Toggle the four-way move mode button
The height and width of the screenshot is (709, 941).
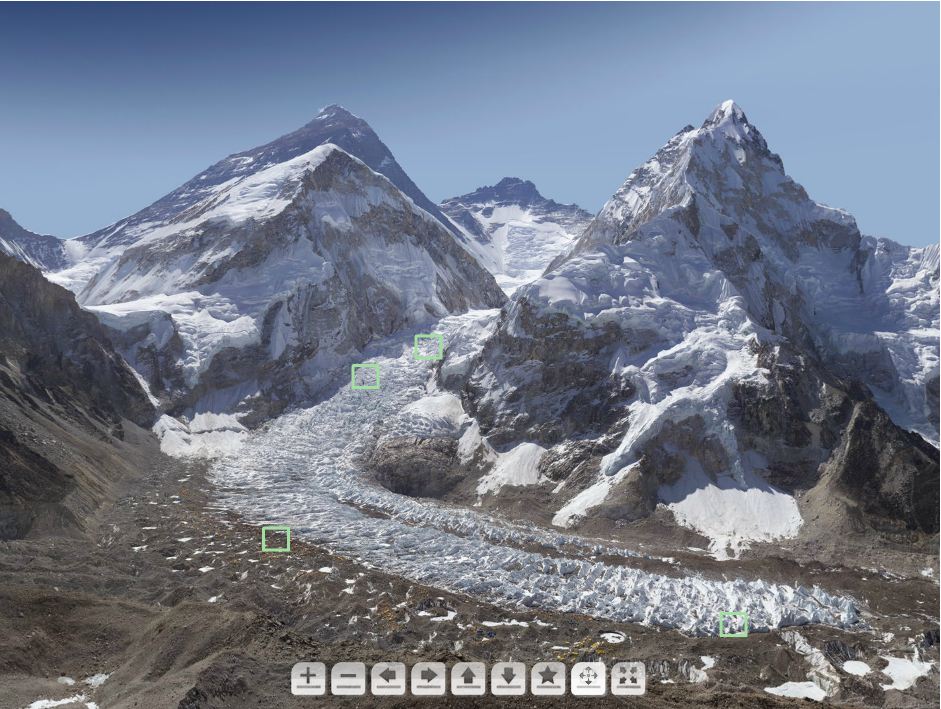(588, 679)
